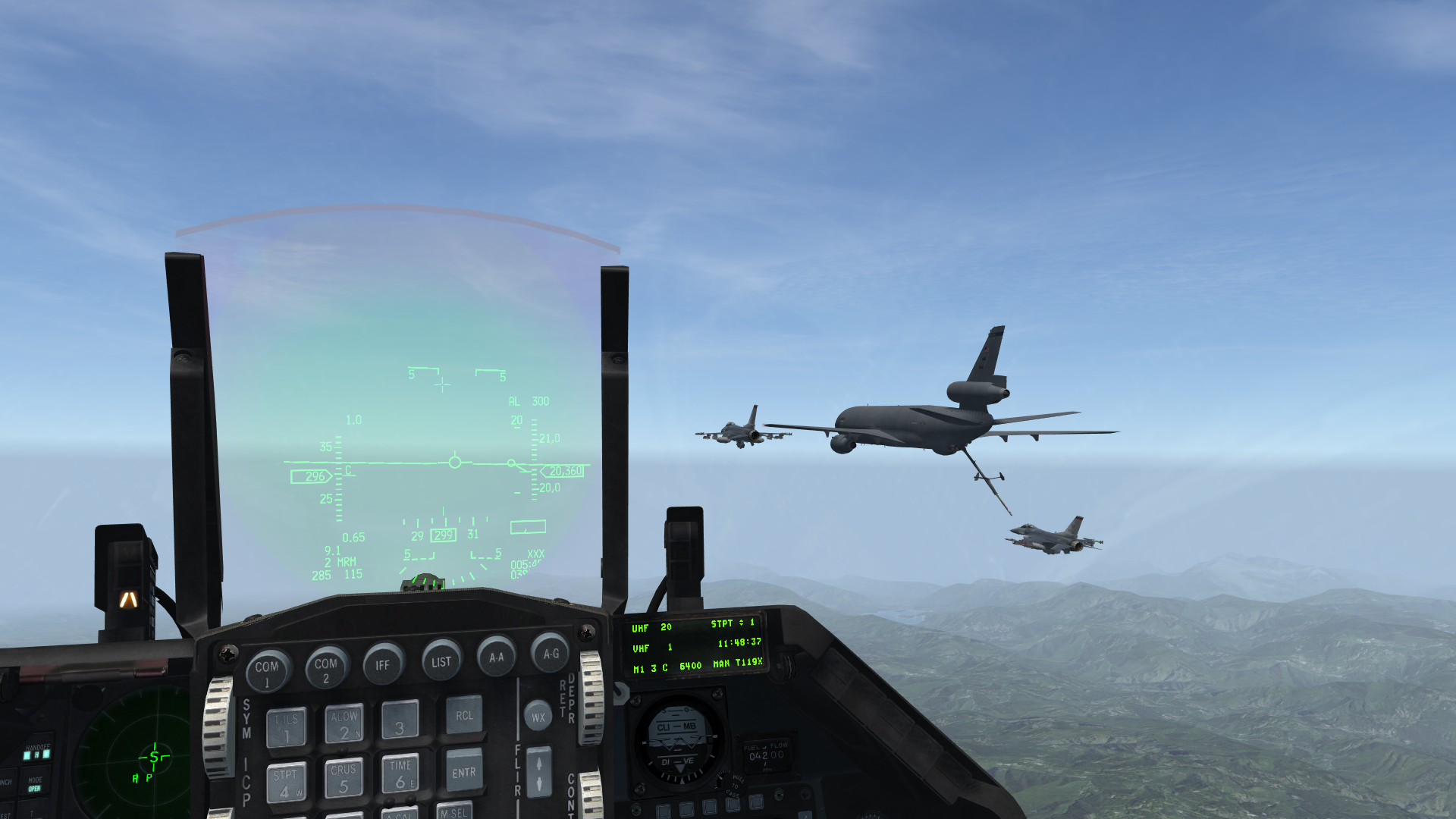Toggle the RWR HANDOFF button

(36, 752)
